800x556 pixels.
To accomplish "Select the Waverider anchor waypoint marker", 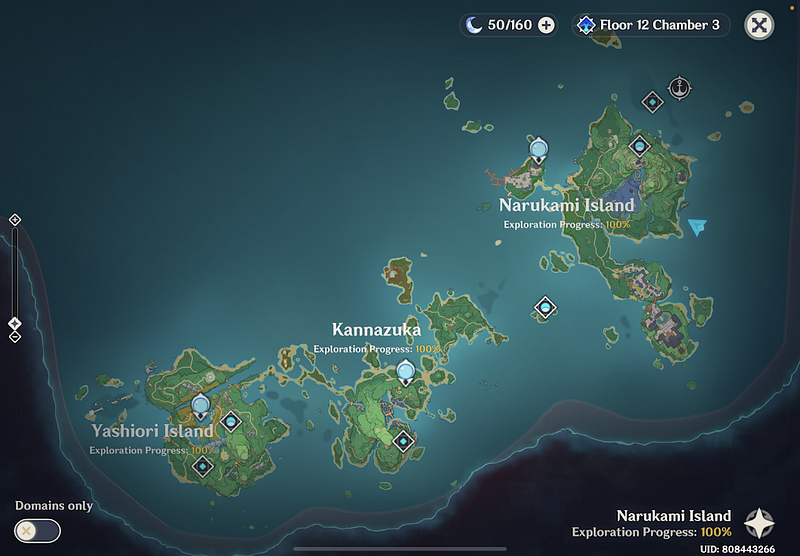I will coord(680,88).
